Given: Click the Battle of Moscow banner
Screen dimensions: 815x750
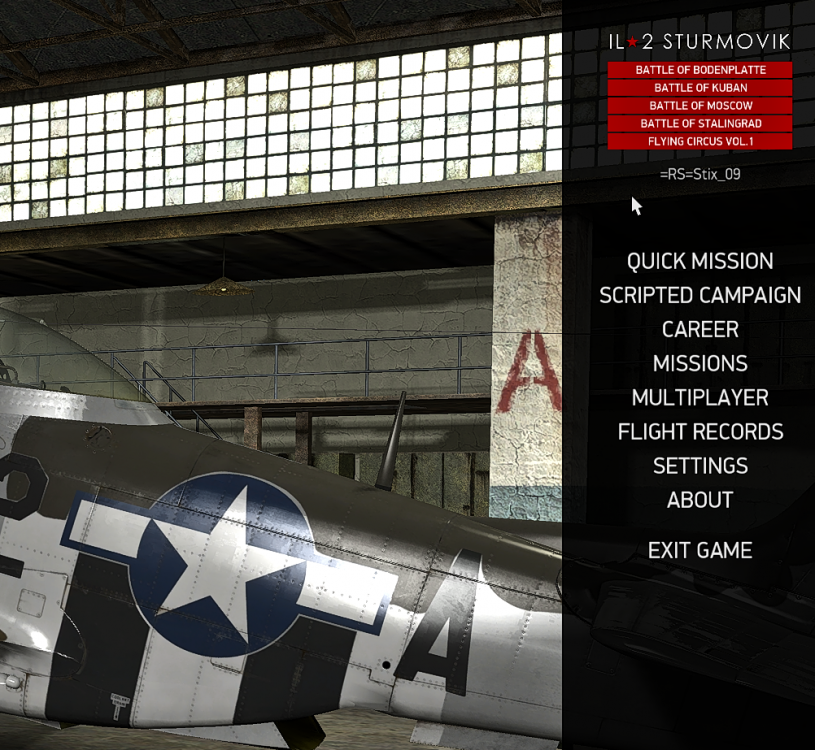Looking at the screenshot, I should [700, 106].
